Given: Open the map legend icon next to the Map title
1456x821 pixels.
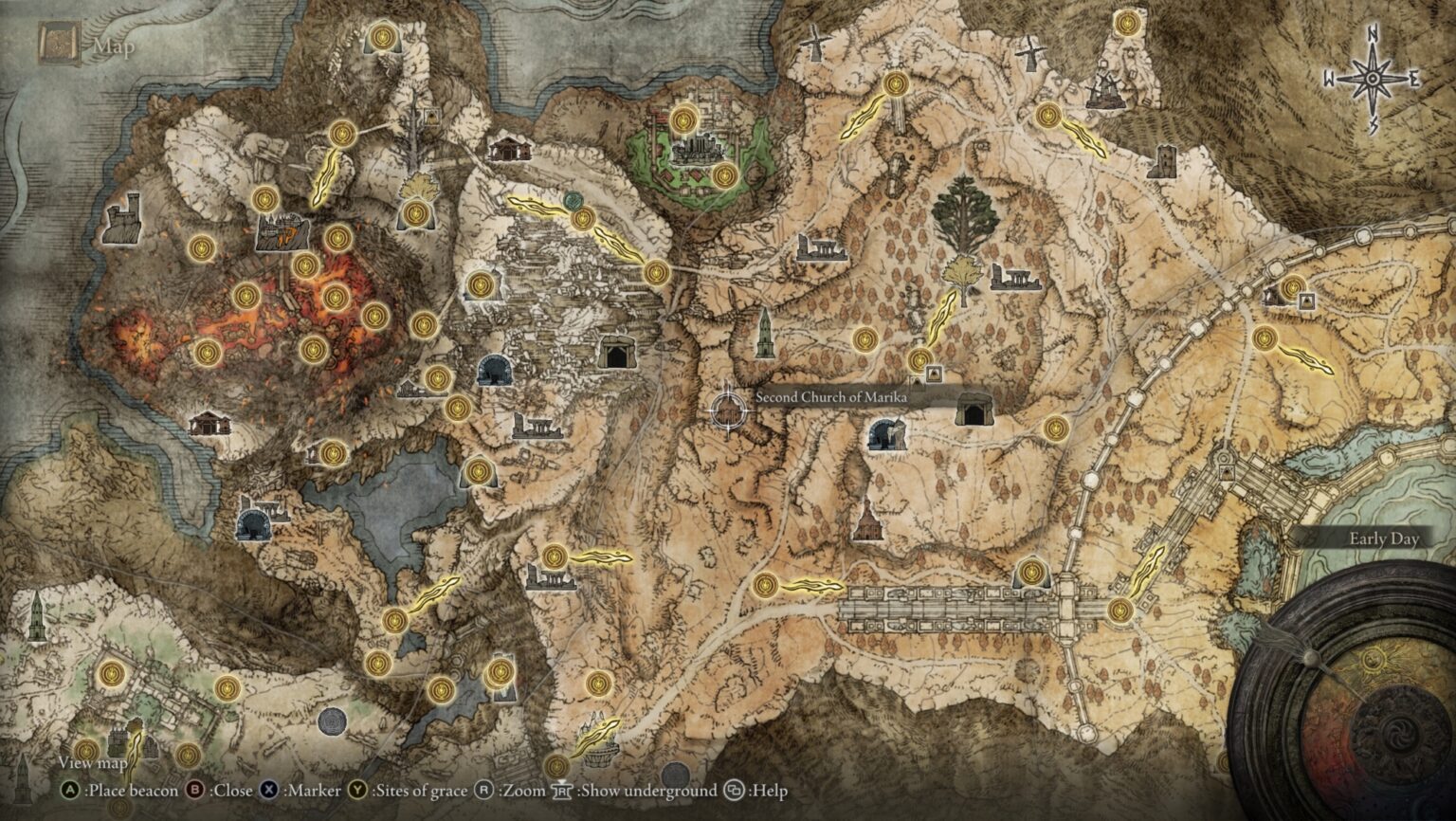Looking at the screenshot, I should pos(59,42).
